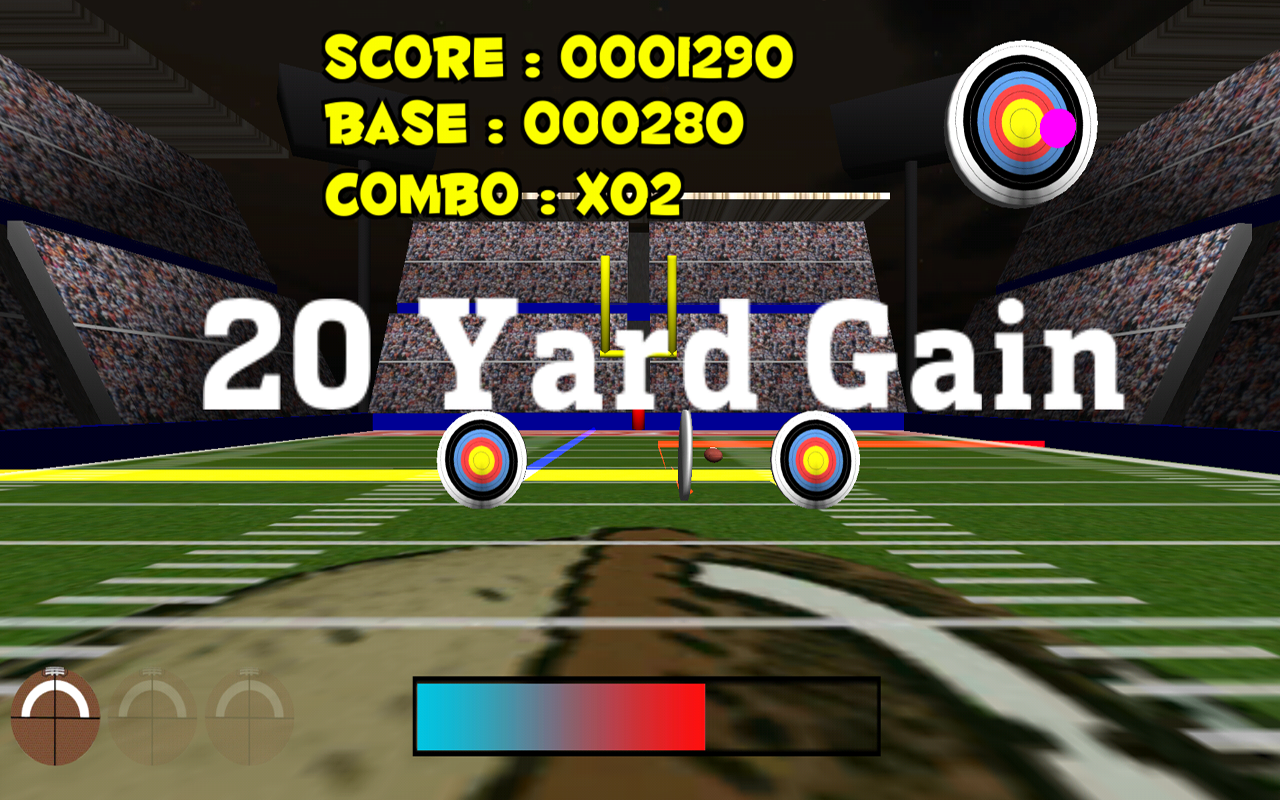Click the magenta dot on the mini target
Viewport: 1280px width, 800px height.
coord(1057,127)
